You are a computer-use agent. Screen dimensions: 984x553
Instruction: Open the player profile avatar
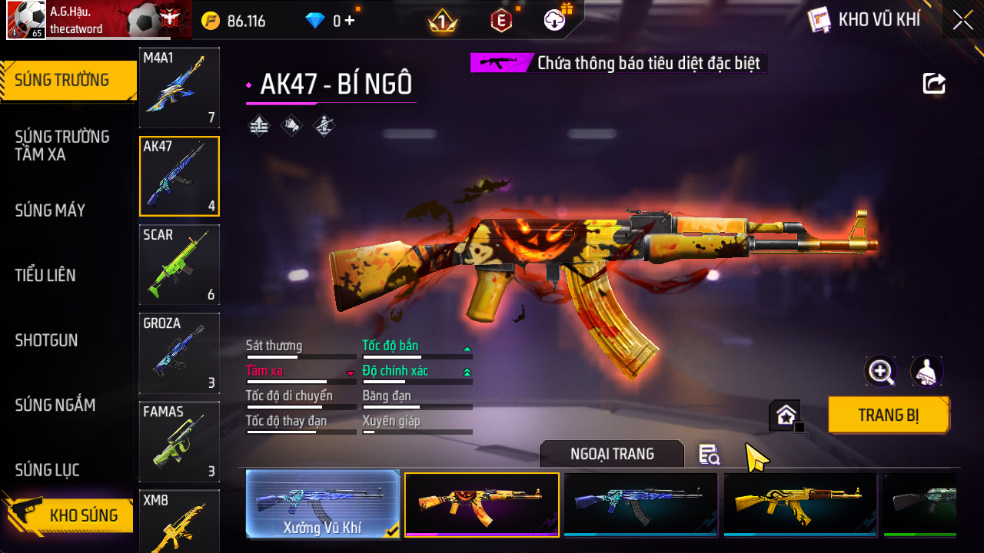25,20
